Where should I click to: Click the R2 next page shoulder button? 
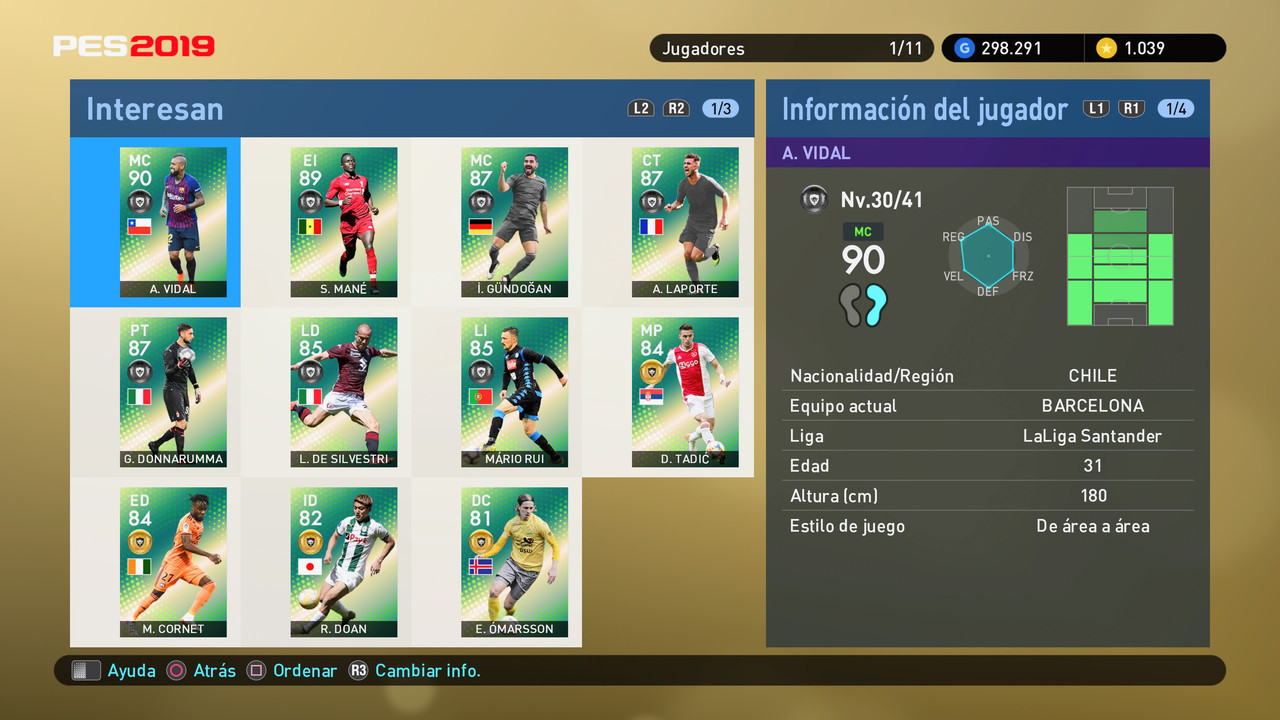coord(676,108)
